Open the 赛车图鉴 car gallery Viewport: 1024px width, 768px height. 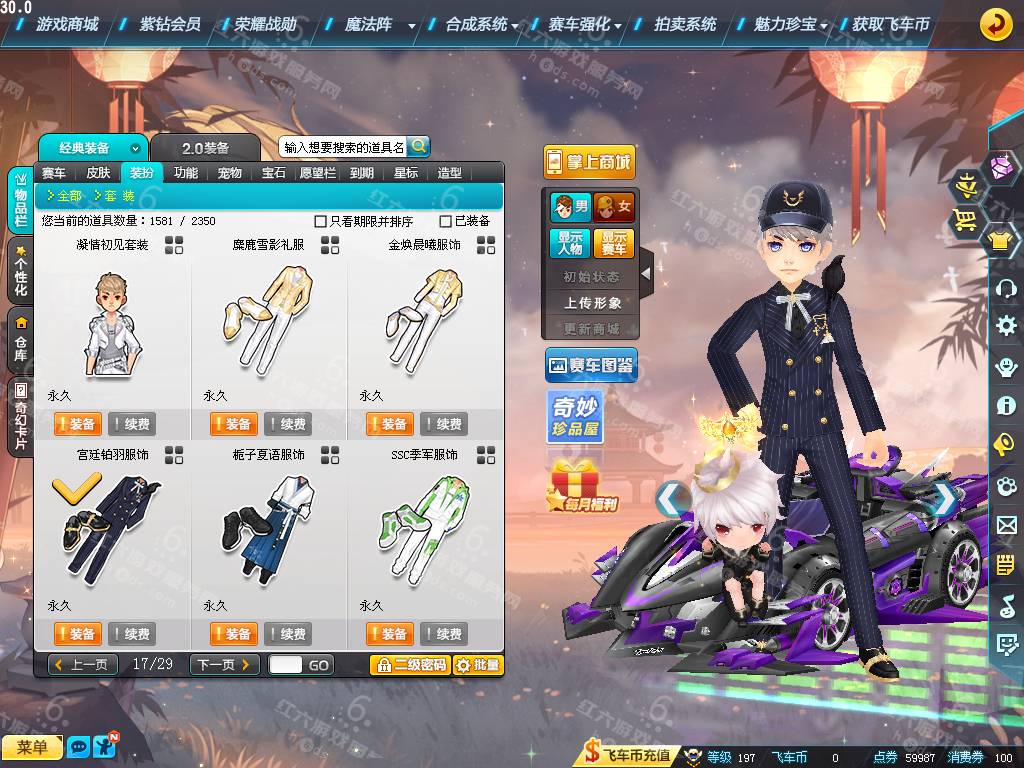[x=591, y=366]
